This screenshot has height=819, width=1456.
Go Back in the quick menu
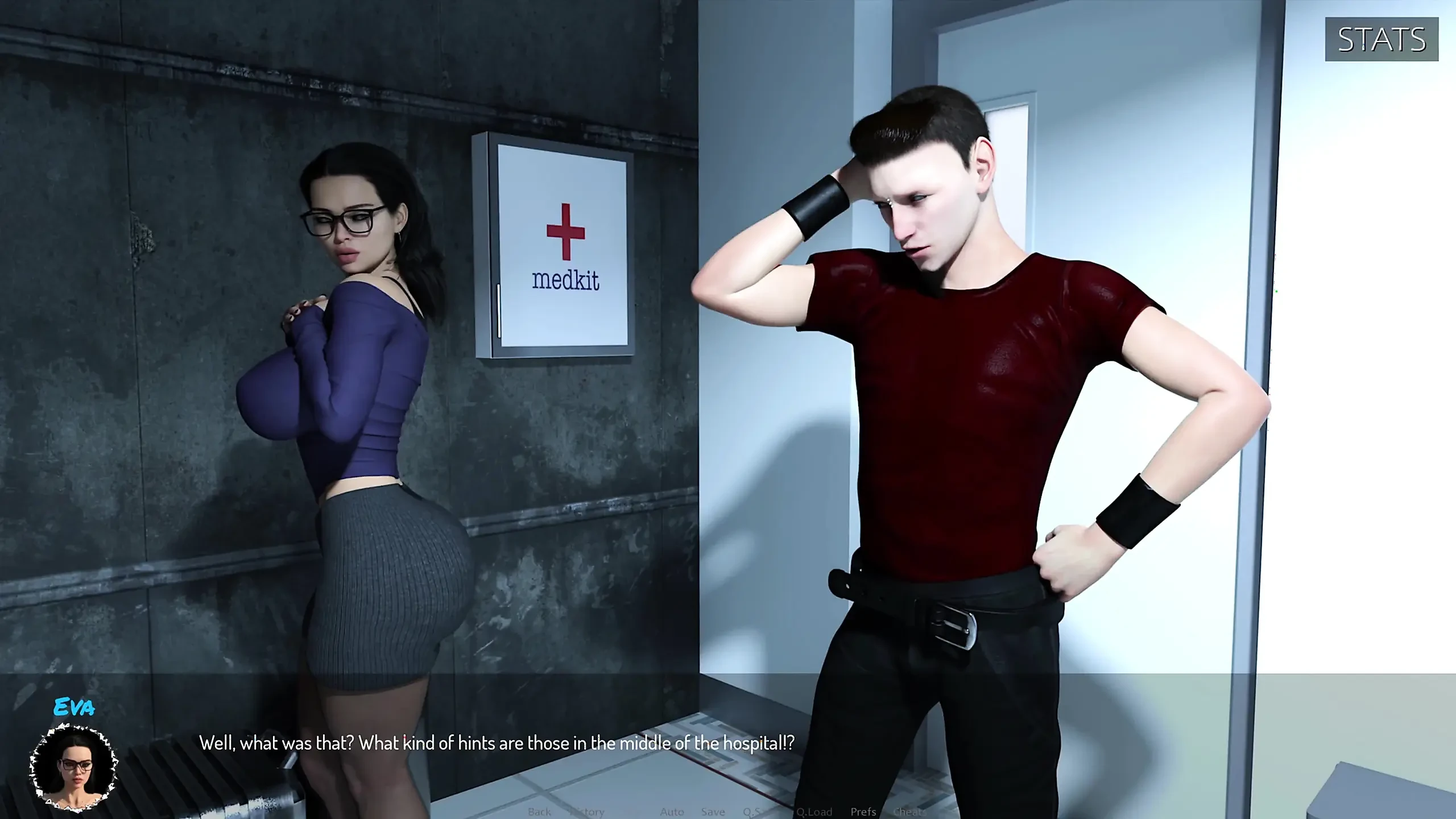pyautogui.click(x=539, y=812)
